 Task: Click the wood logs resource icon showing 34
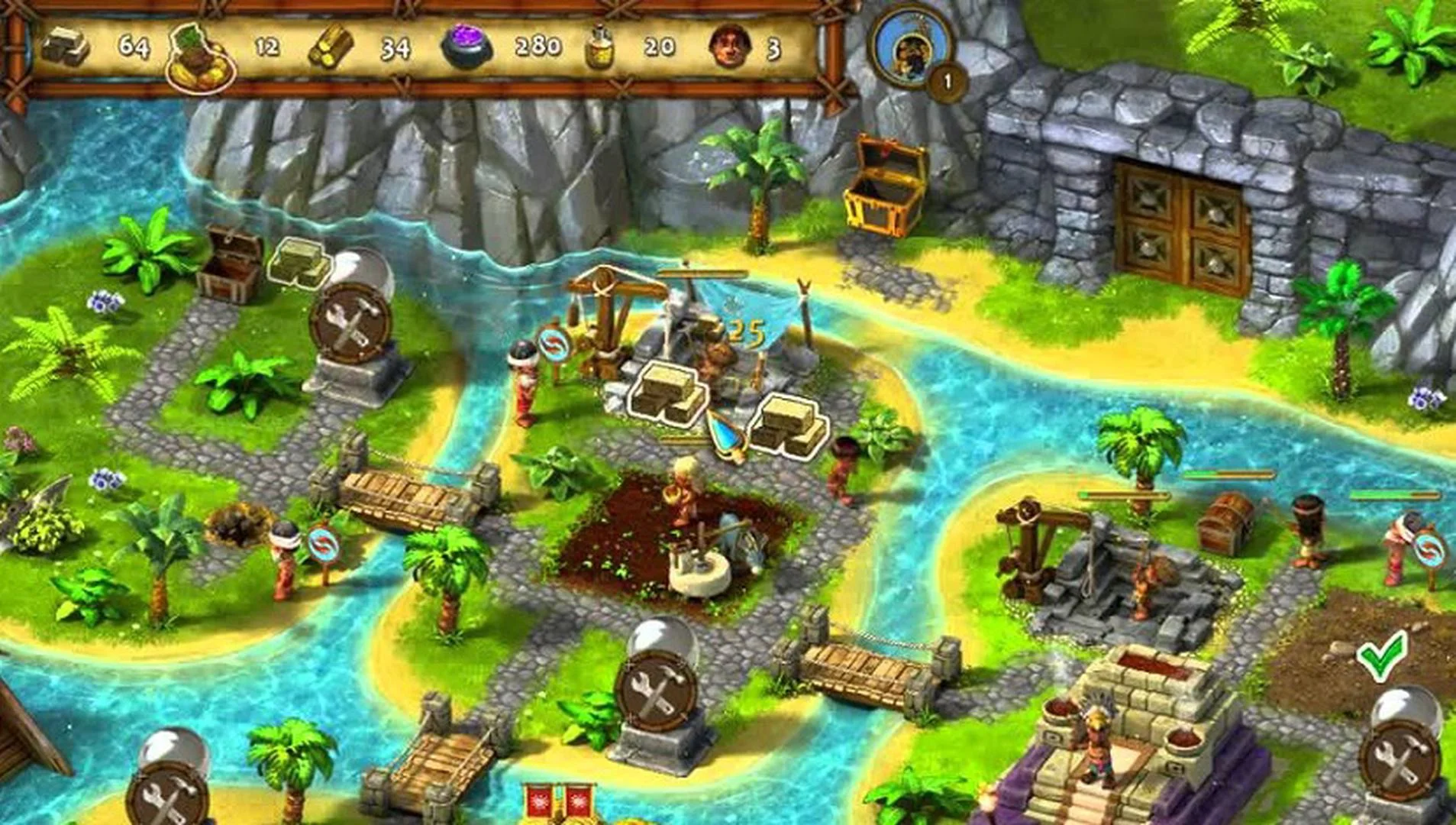click(332, 47)
